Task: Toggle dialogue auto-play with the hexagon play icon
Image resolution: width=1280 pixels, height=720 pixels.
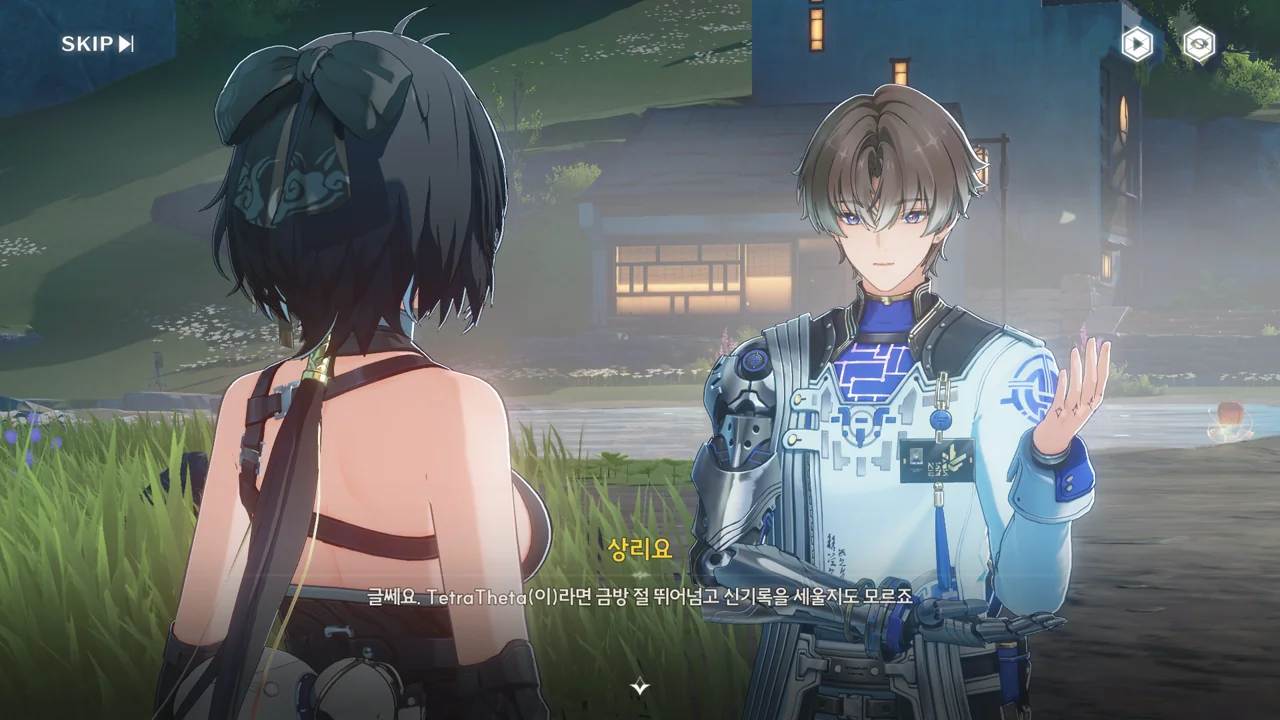Action: pyautogui.click(x=1136, y=44)
